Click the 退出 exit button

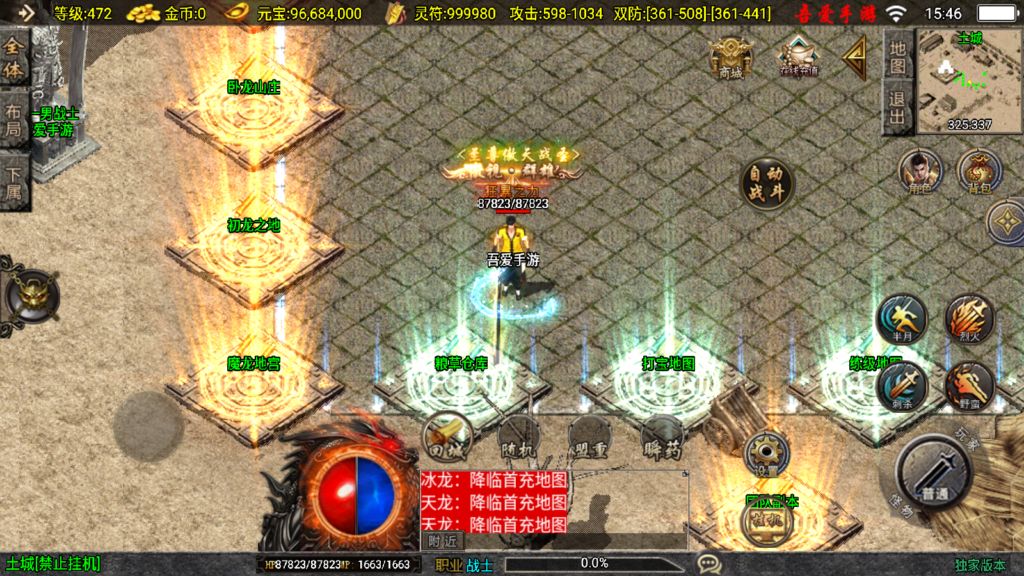point(898,108)
